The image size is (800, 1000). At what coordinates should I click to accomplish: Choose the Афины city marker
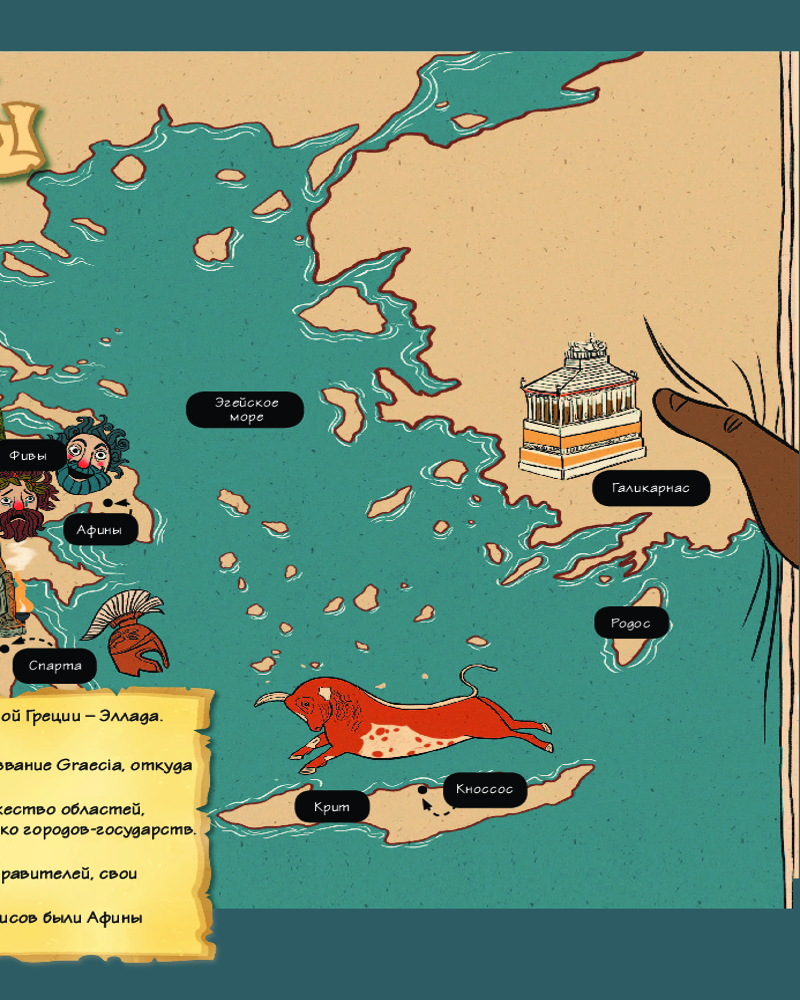[x=100, y=530]
